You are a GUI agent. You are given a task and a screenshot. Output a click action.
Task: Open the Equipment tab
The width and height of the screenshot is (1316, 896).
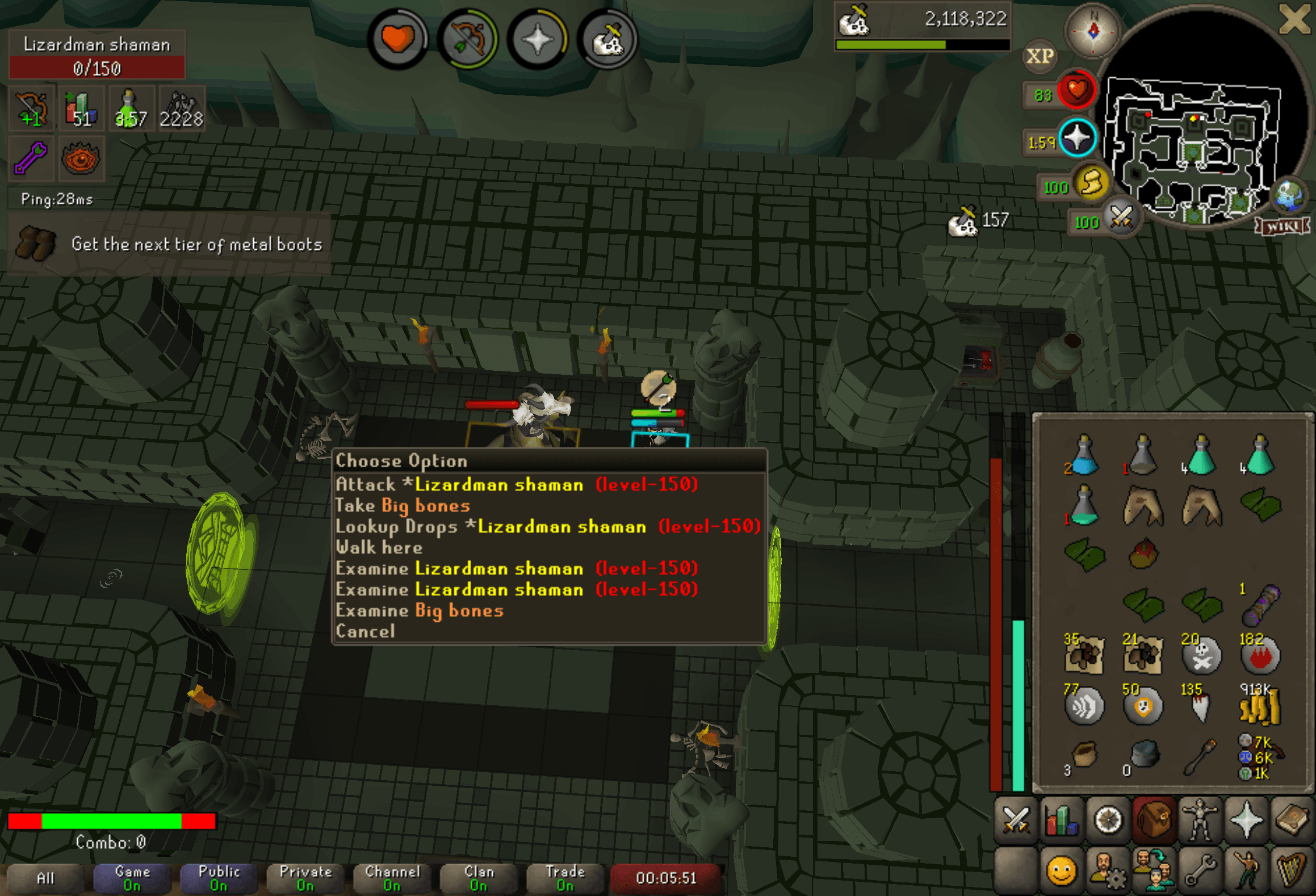1199,819
